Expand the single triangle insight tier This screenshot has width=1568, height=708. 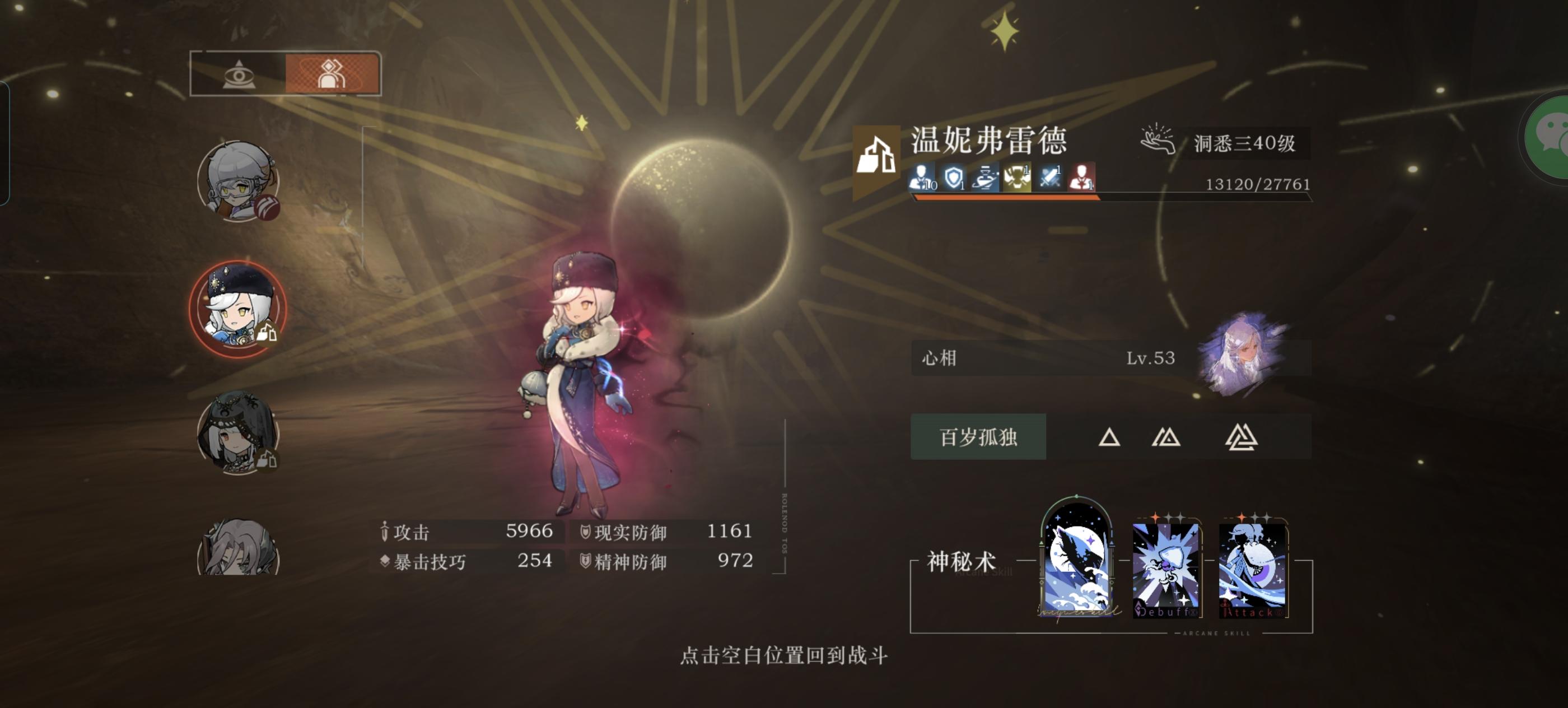pos(1109,437)
